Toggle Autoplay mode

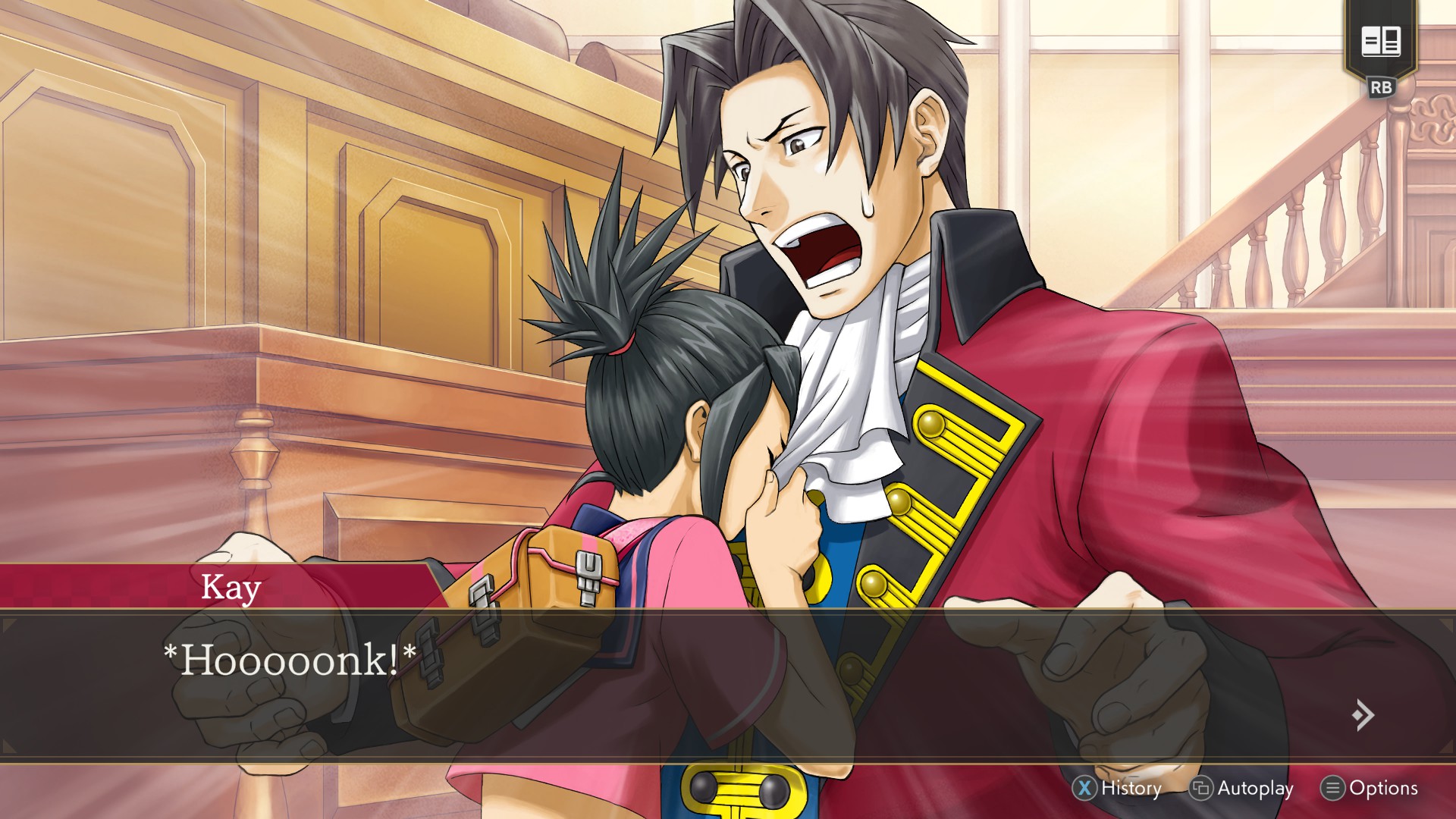point(1241,789)
